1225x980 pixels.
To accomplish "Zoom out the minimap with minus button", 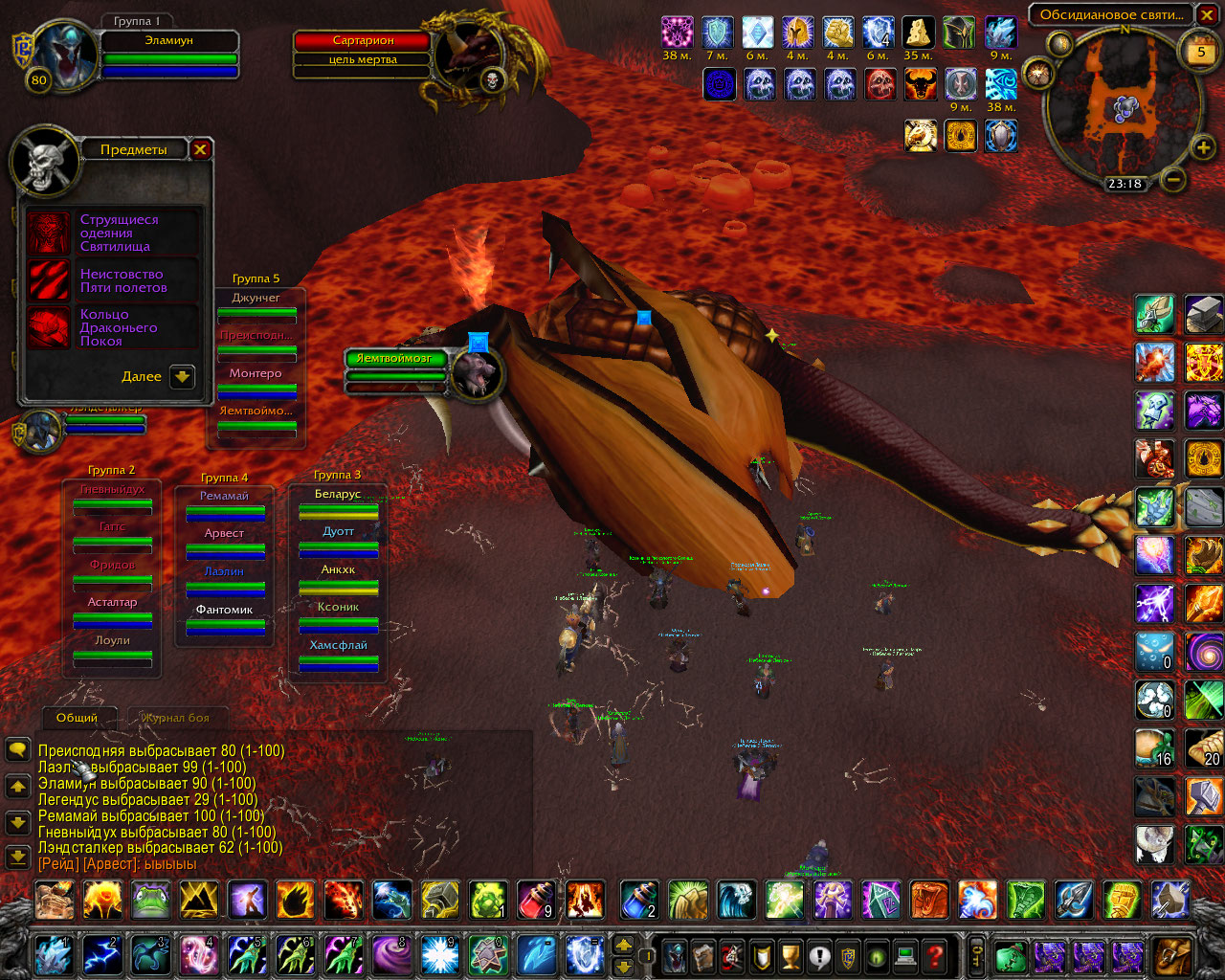I will [1173, 179].
